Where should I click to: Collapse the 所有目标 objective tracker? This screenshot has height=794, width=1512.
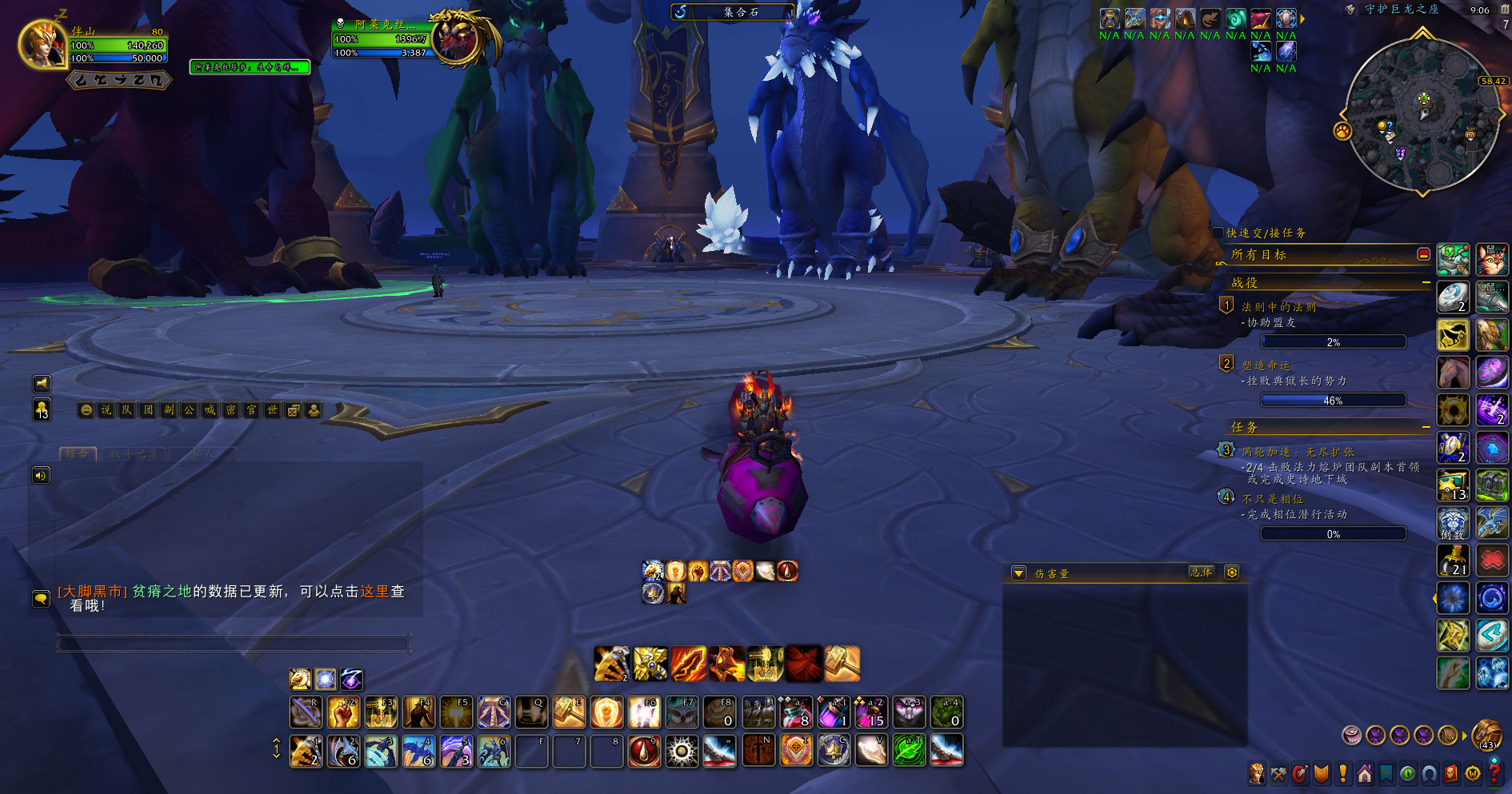(1423, 254)
